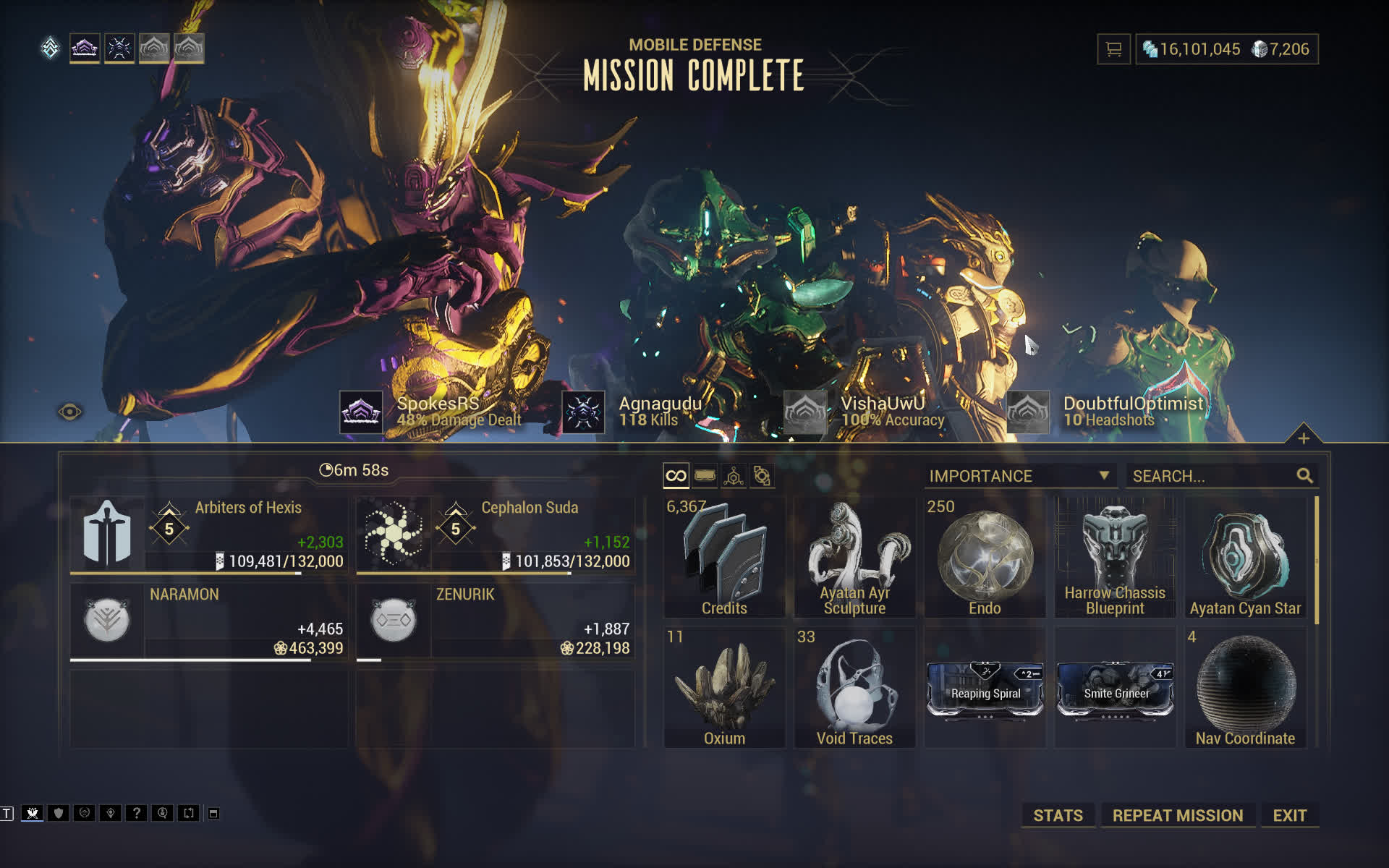This screenshot has height=868, width=1389.
Task: Open the Importance sort dropdown
Action: [1019, 476]
